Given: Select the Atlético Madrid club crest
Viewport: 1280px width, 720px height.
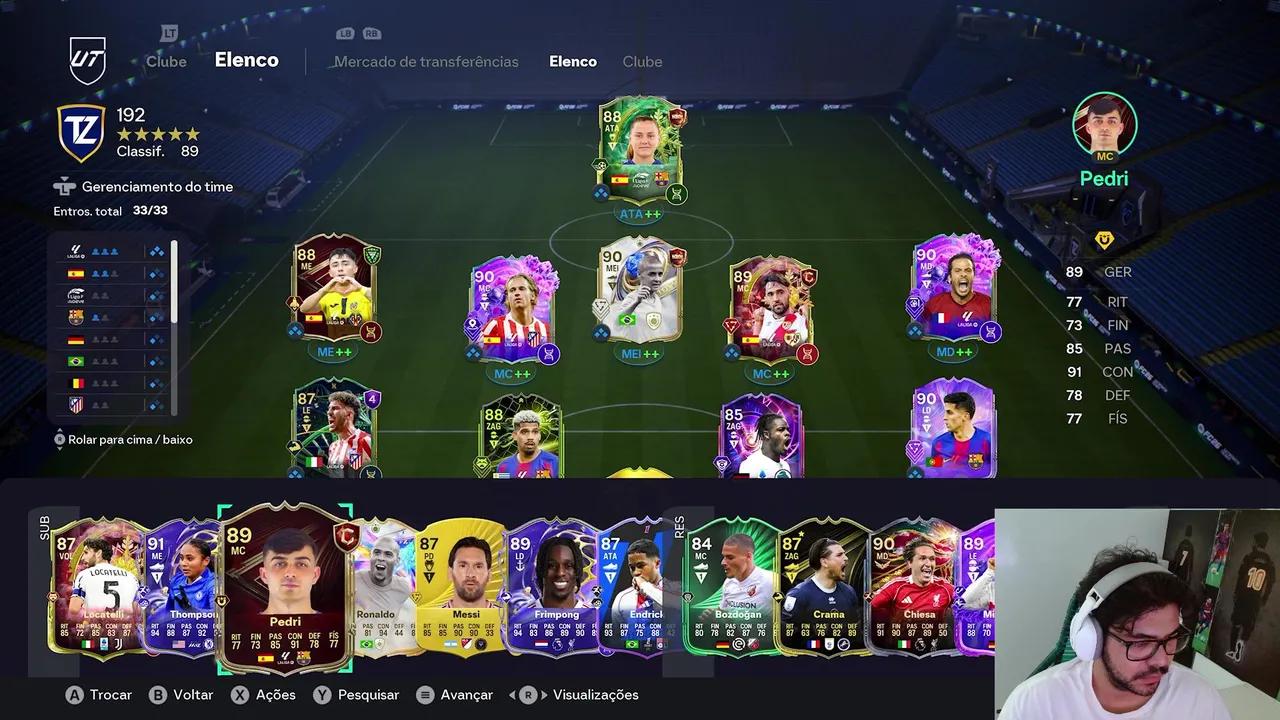Looking at the screenshot, I should pyautogui.click(x=76, y=405).
